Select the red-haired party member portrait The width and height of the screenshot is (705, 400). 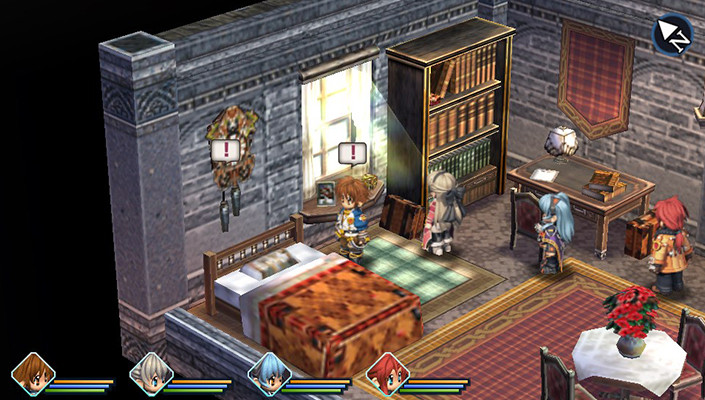pos(386,375)
